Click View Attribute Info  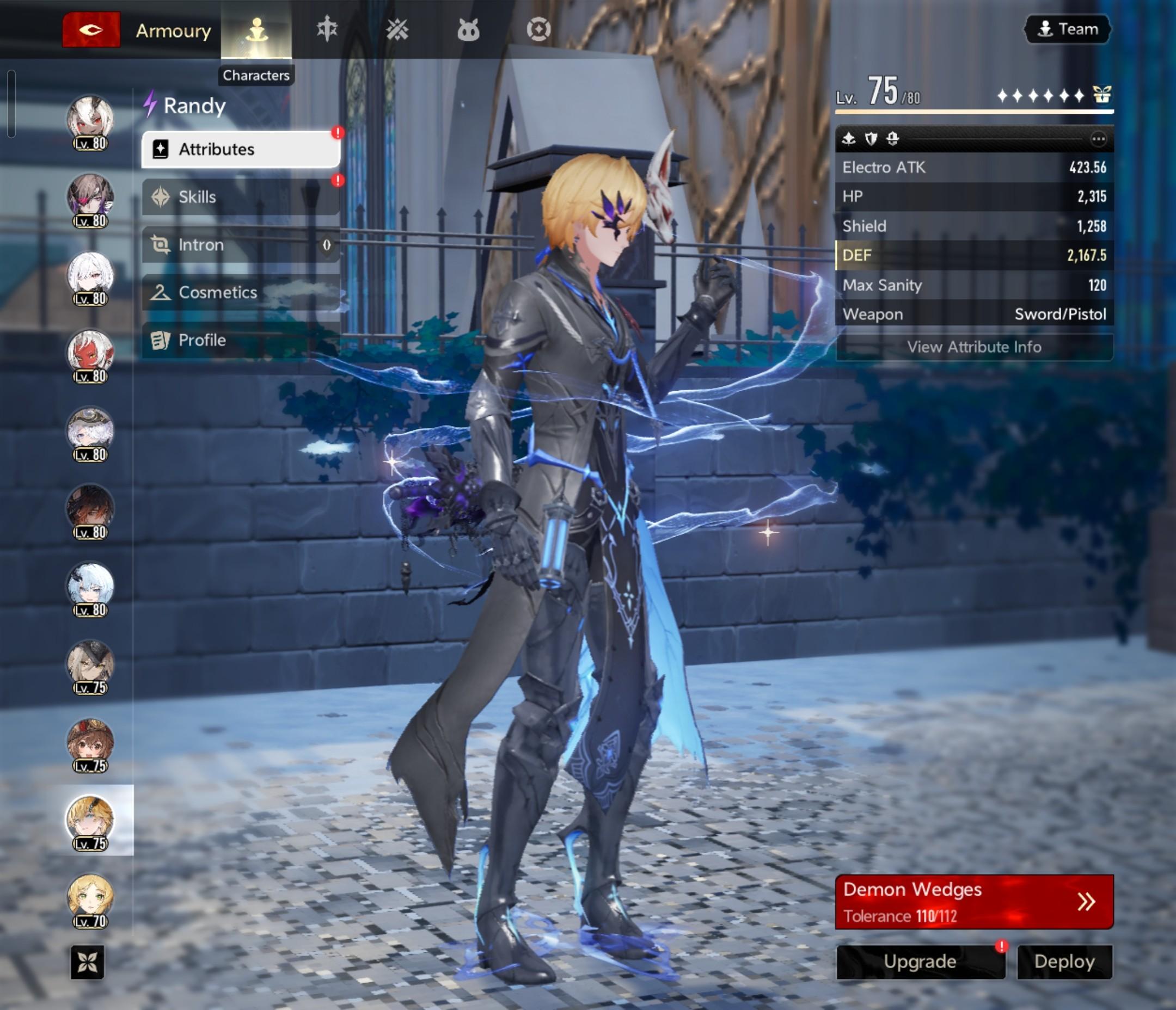point(974,347)
